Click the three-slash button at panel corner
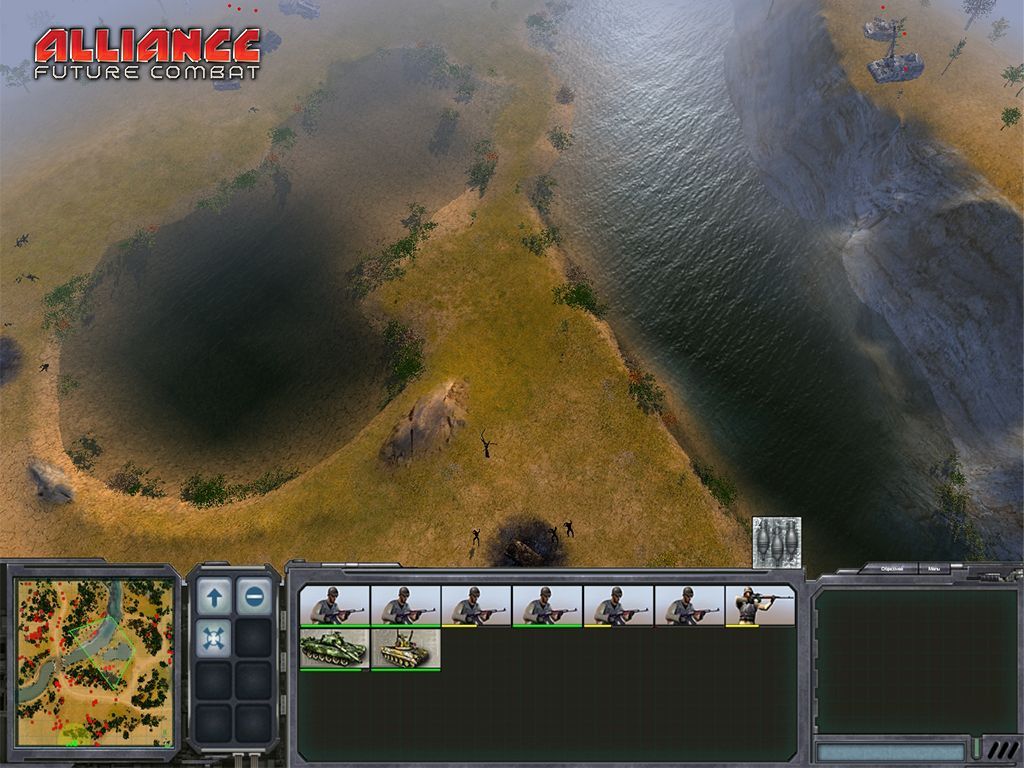 coord(1001,749)
